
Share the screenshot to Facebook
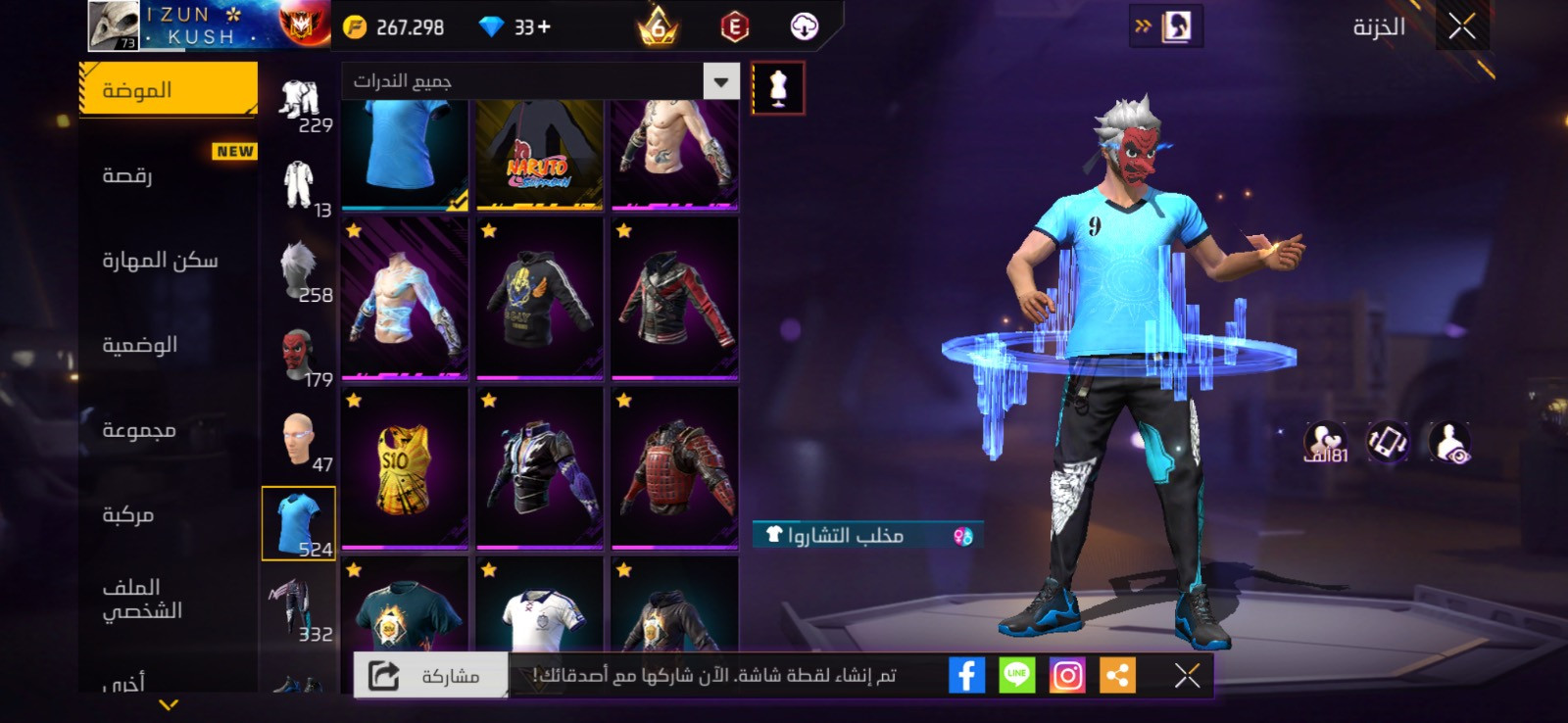click(966, 675)
